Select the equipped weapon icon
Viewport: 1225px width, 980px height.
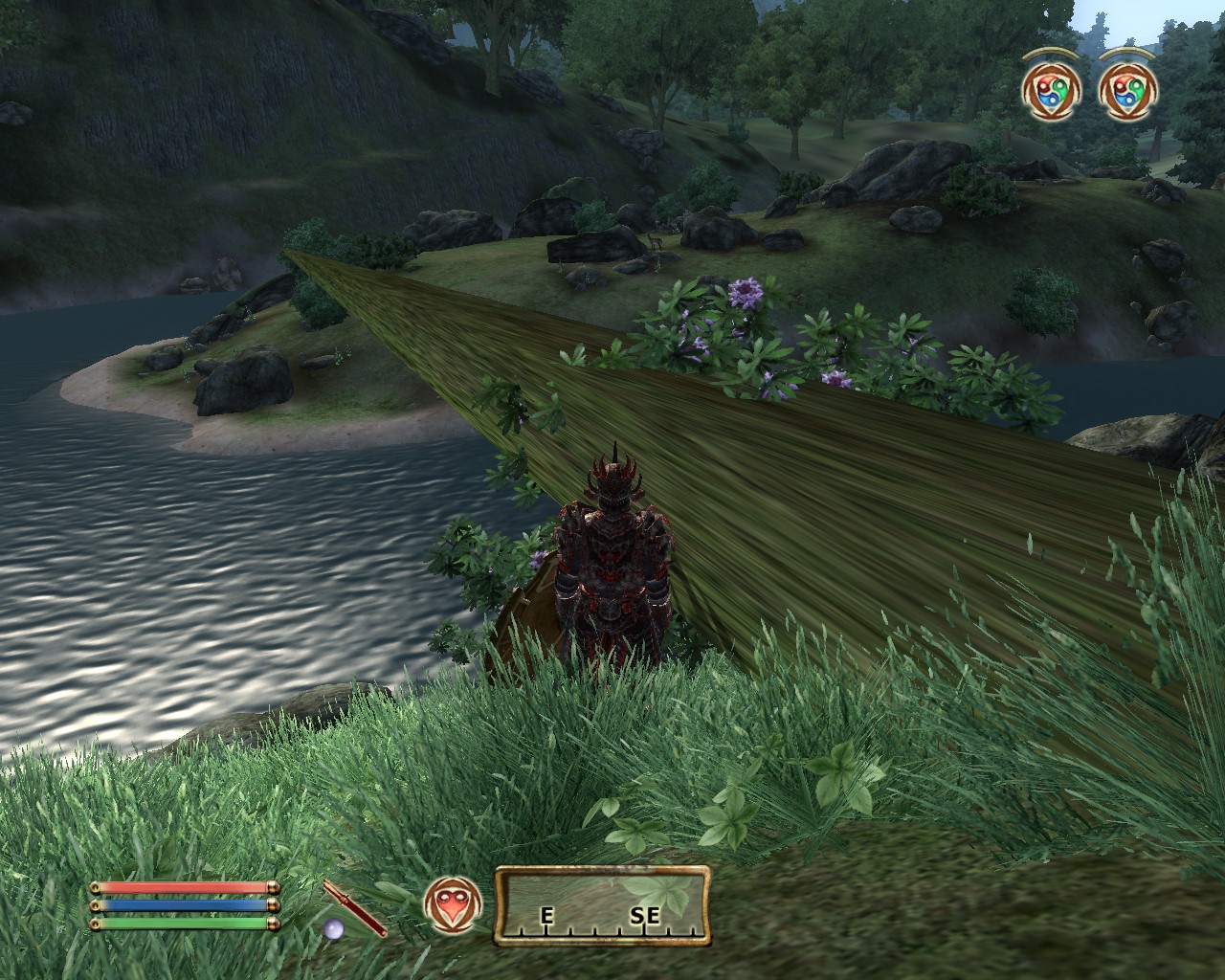point(353,909)
